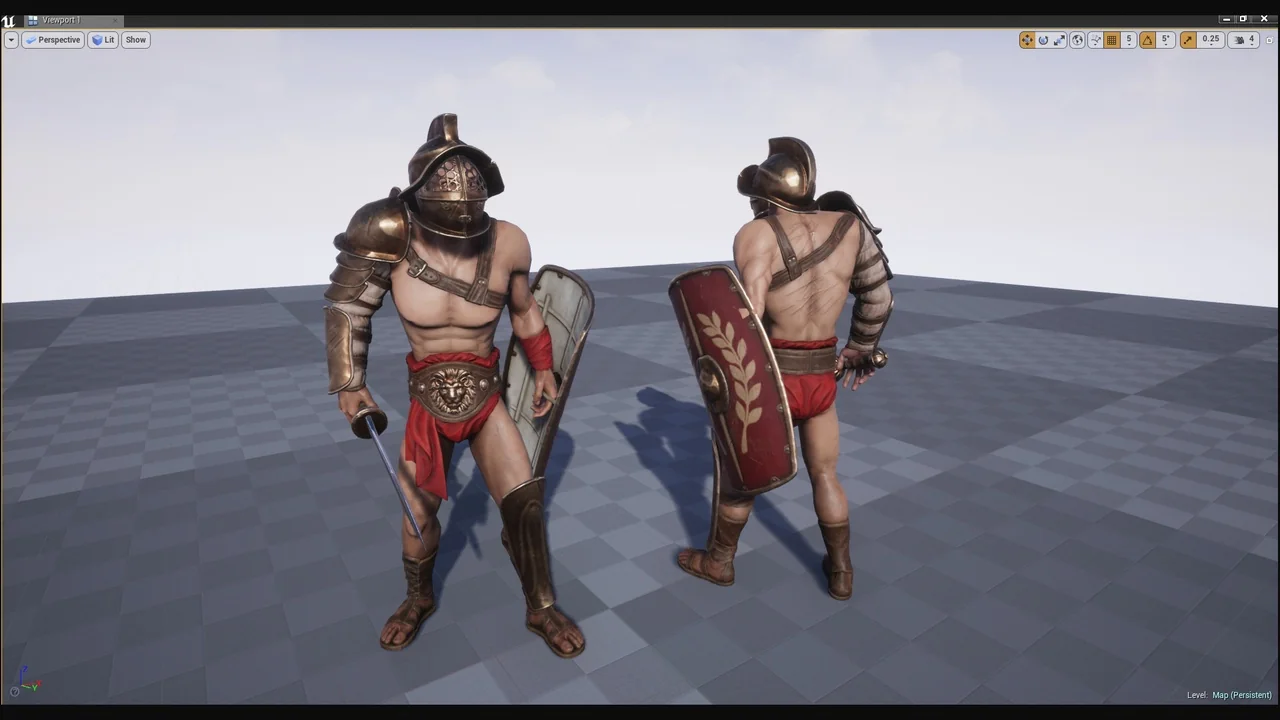Toggle between world and local transform space

click(x=1077, y=39)
